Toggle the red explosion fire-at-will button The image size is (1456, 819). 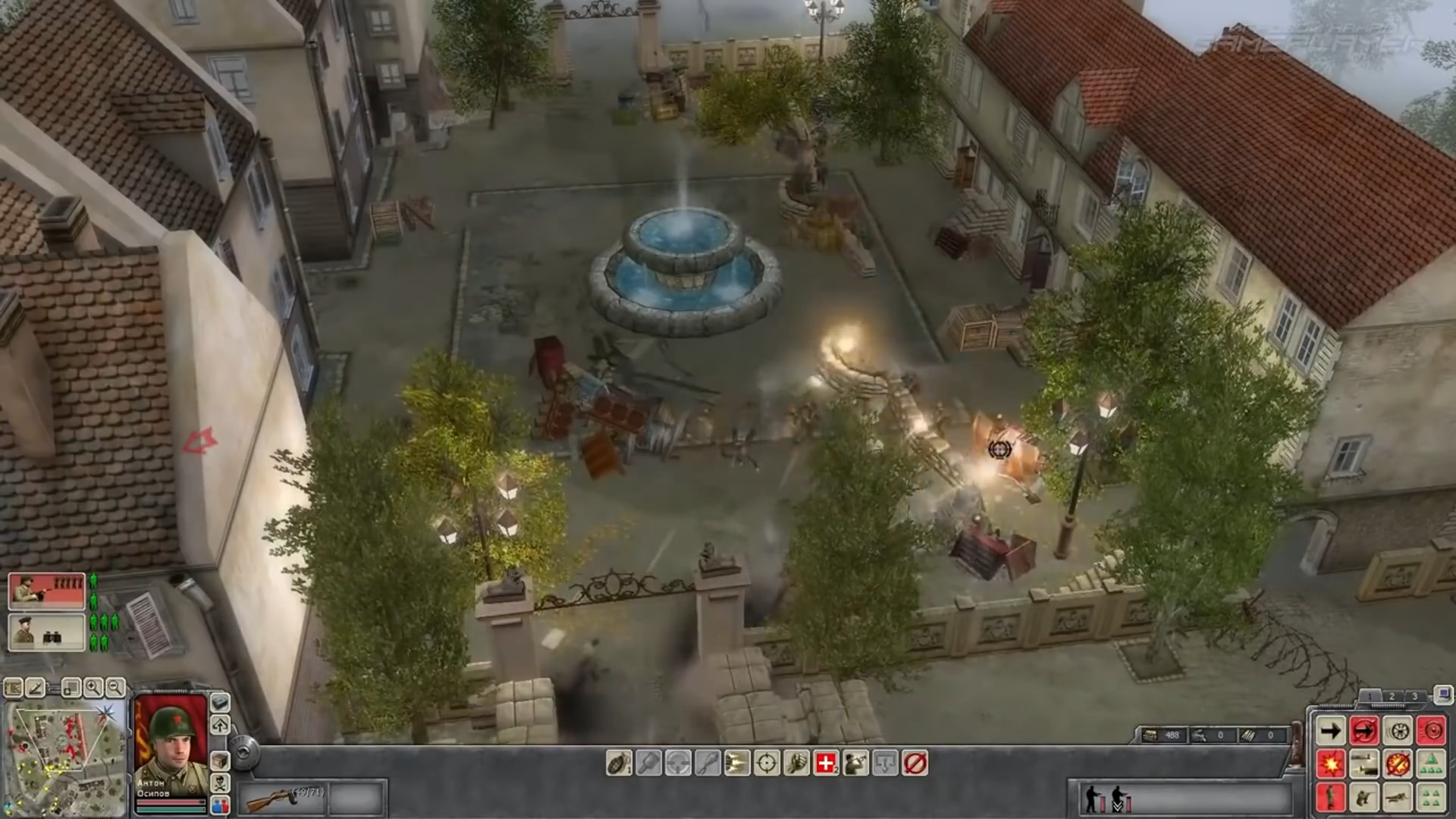(1331, 764)
